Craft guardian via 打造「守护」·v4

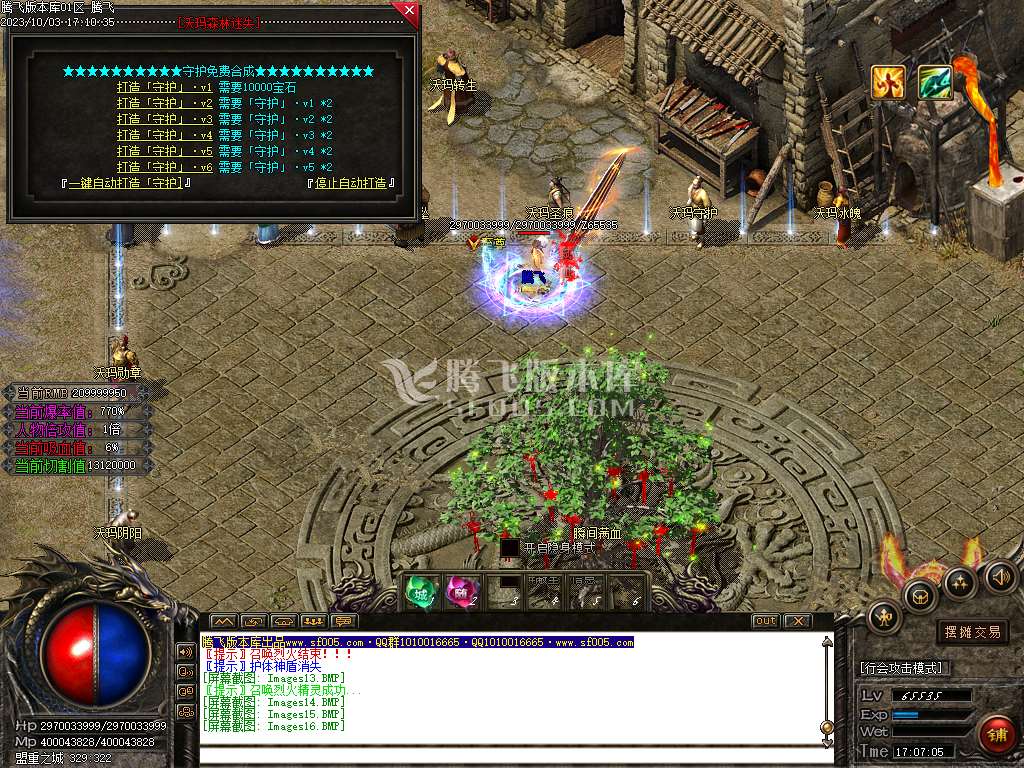(165, 135)
